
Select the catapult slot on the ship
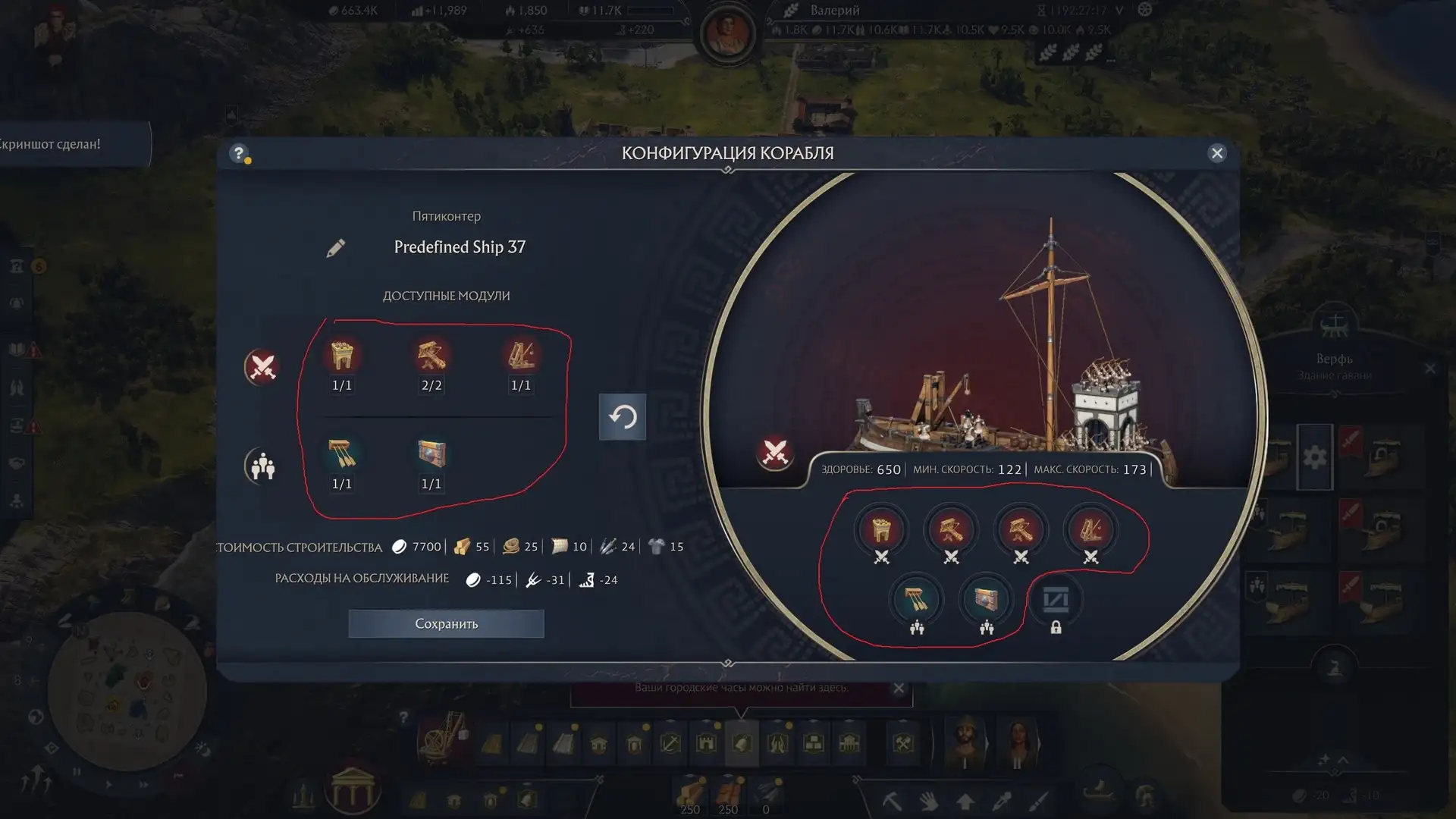click(x=1090, y=529)
